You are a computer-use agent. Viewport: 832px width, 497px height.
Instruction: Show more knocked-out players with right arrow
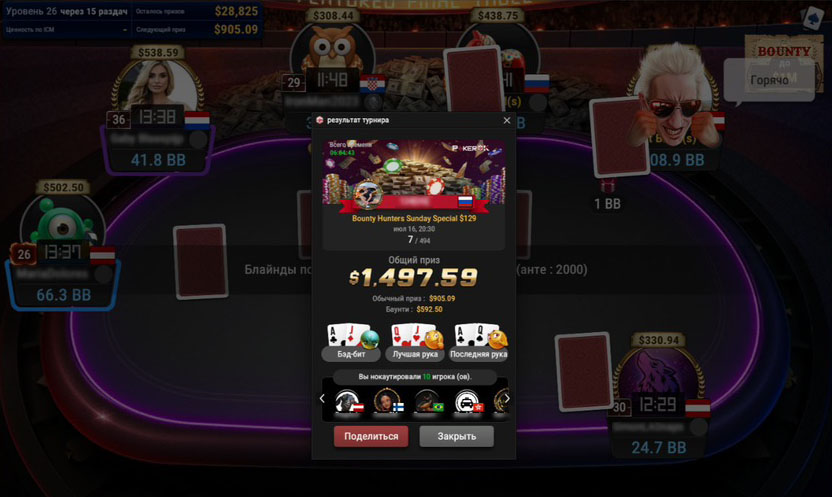(x=507, y=399)
